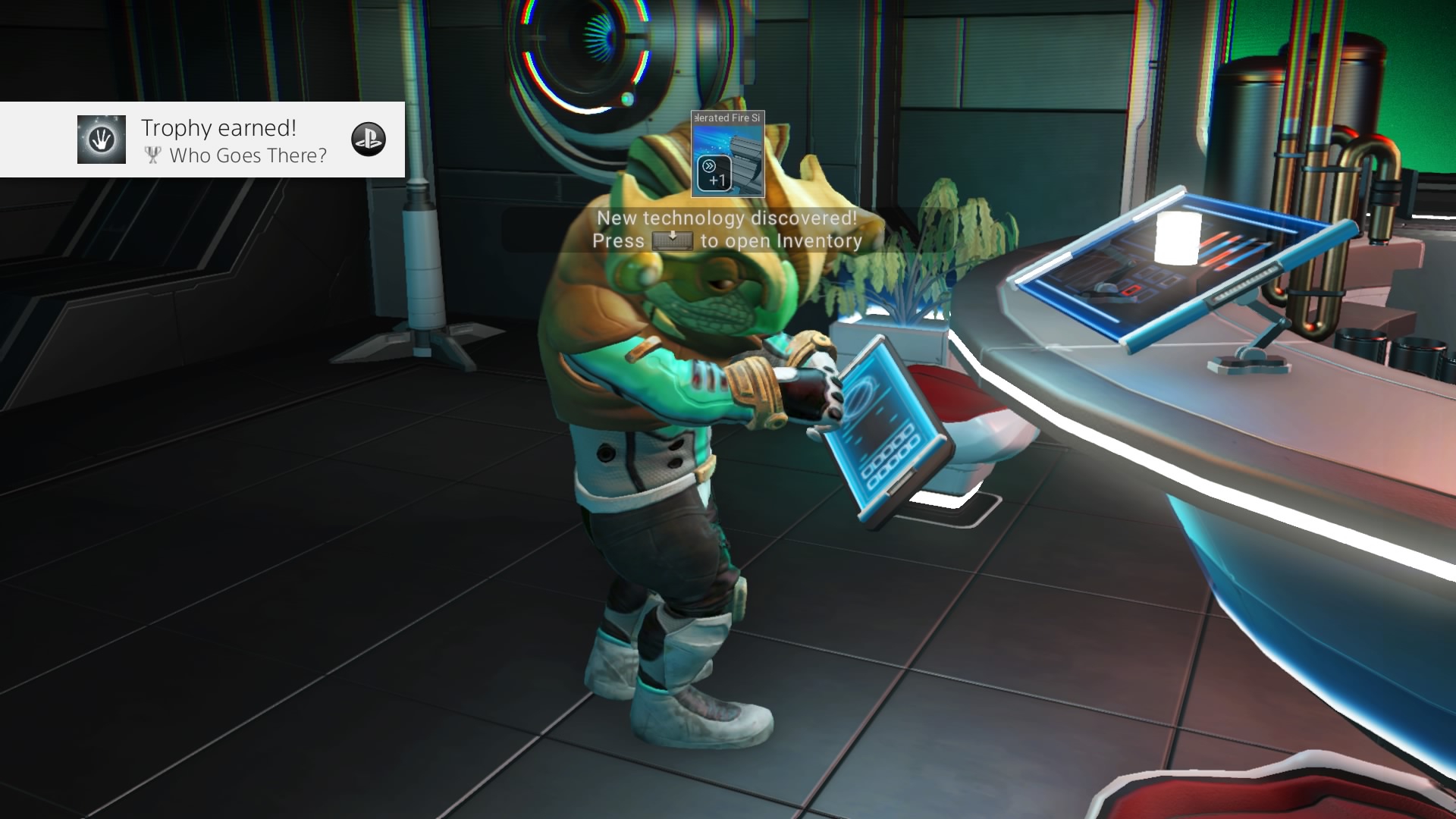Click the hand symbol trophy icon
1456x819 pixels.
point(101,140)
